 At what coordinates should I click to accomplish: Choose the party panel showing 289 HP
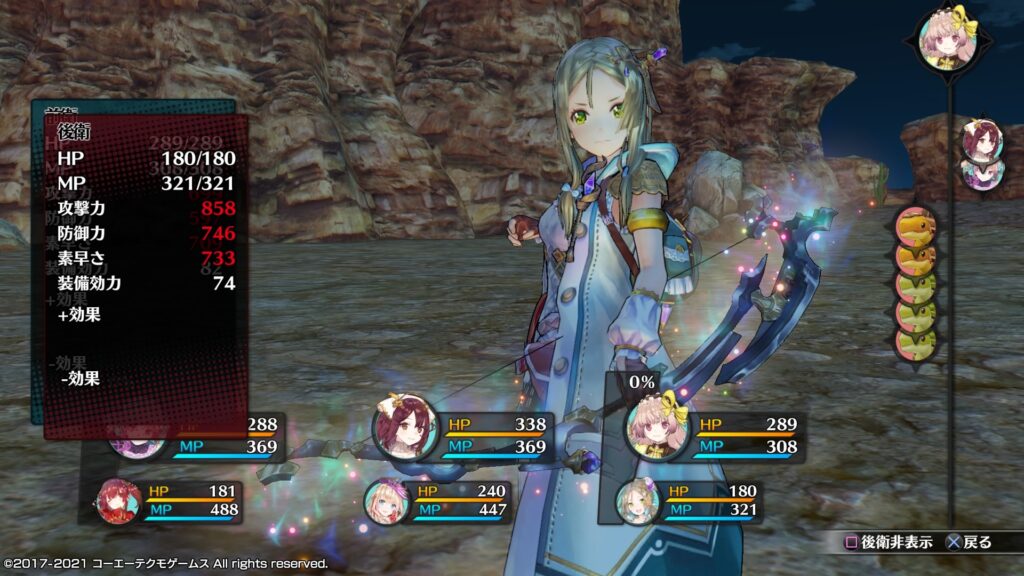715,435
